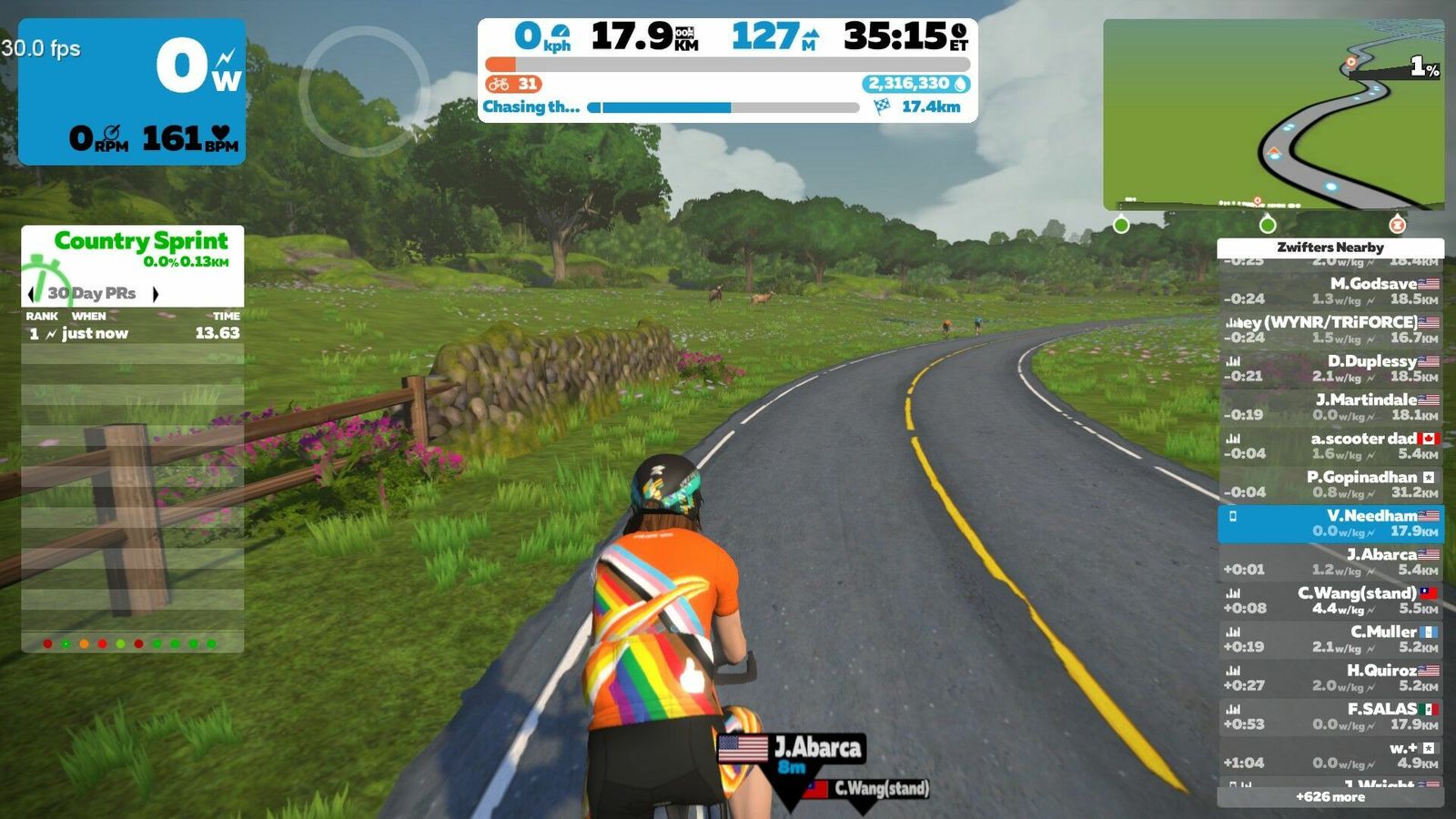
Task: Choose J.Martindale from Zwifters Nearby
Action: pyautogui.click(x=1330, y=407)
